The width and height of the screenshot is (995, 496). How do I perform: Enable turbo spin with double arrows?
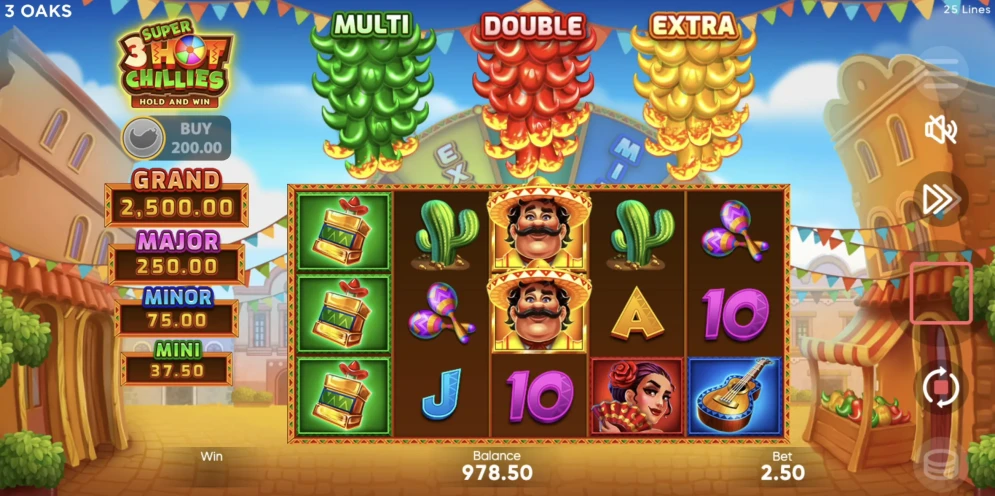pyautogui.click(x=941, y=200)
